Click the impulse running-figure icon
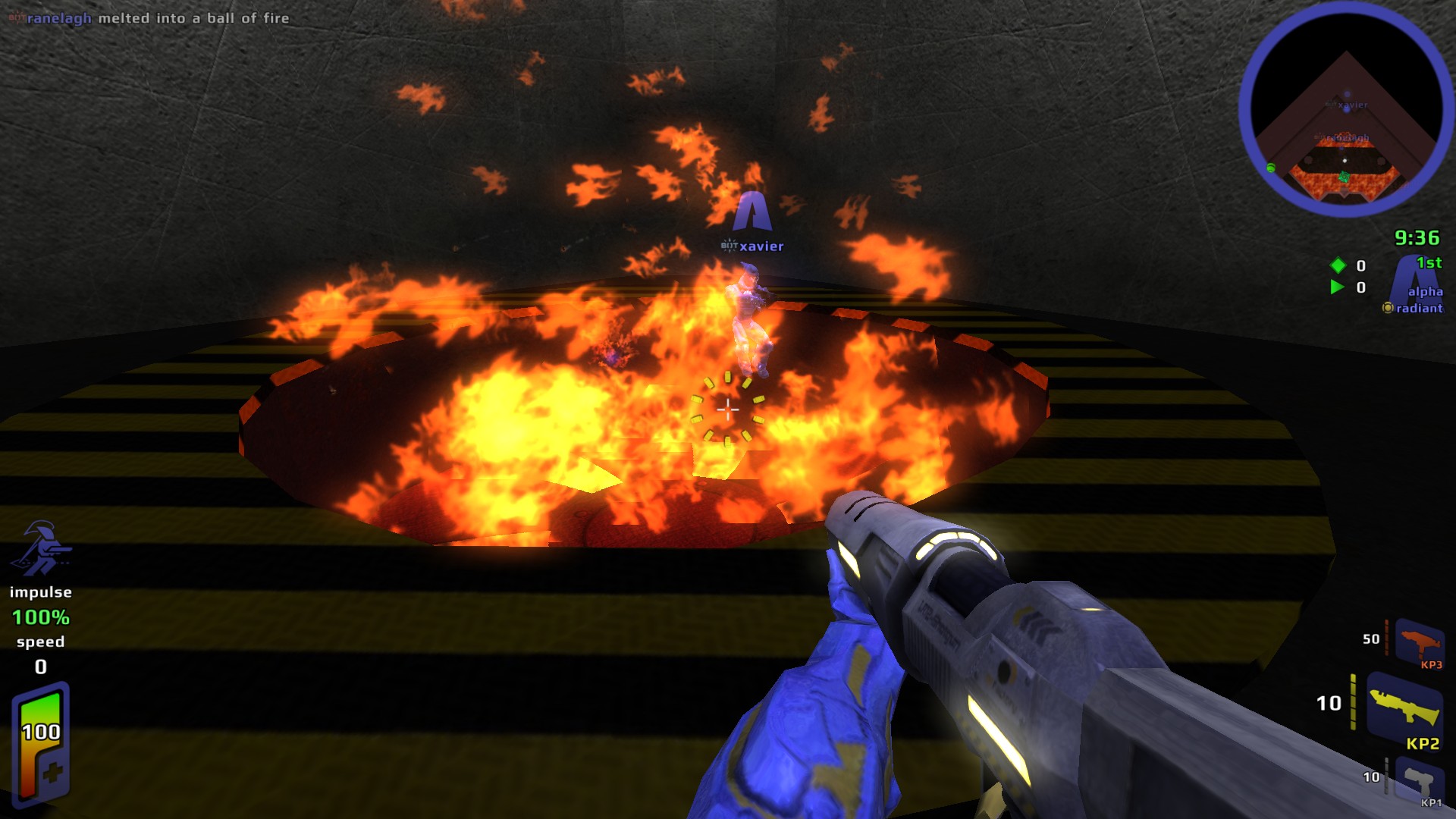This screenshot has width=1456, height=819. (42, 548)
